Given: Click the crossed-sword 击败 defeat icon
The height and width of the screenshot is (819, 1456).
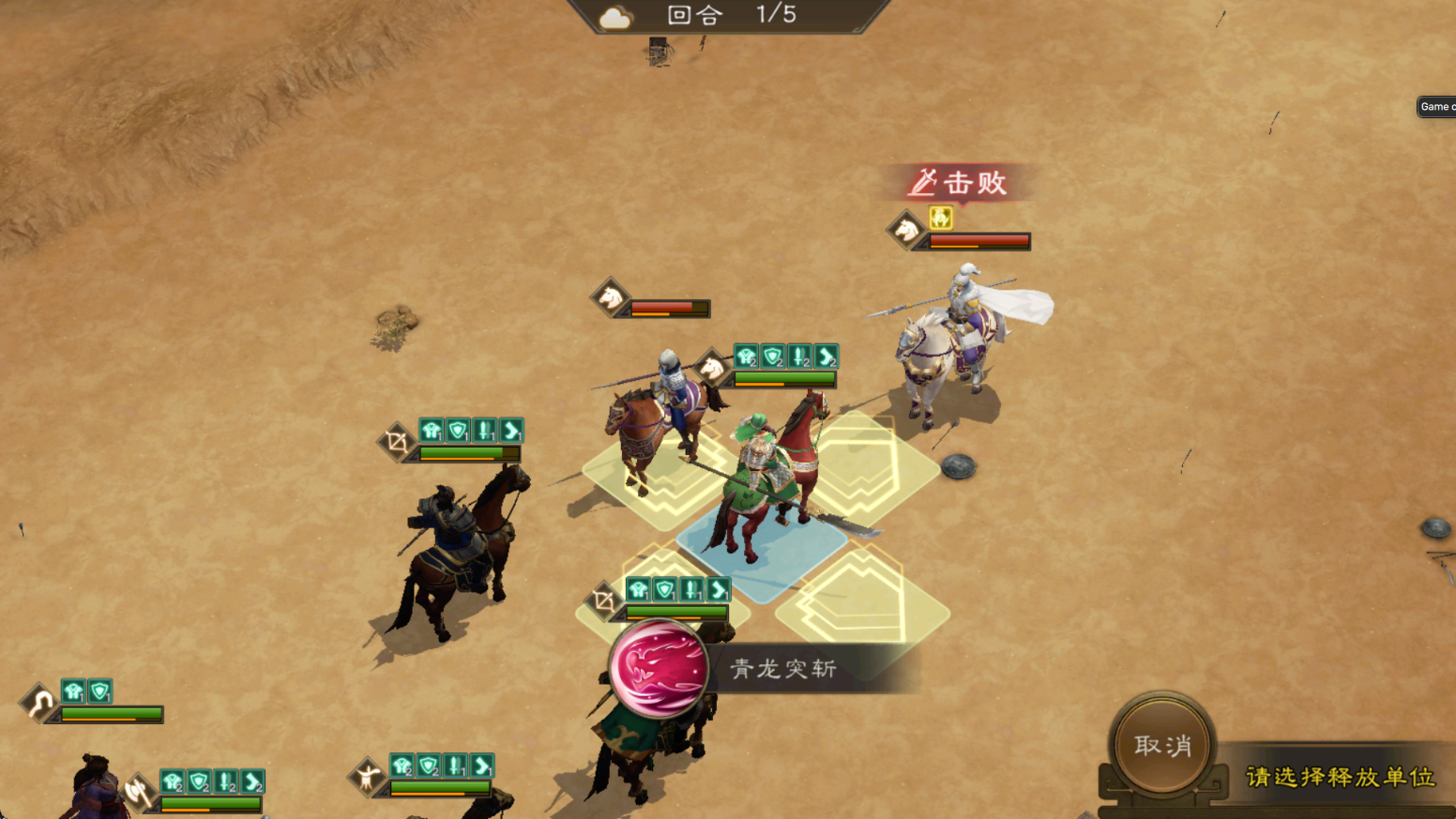Looking at the screenshot, I should pyautogui.click(x=924, y=184).
